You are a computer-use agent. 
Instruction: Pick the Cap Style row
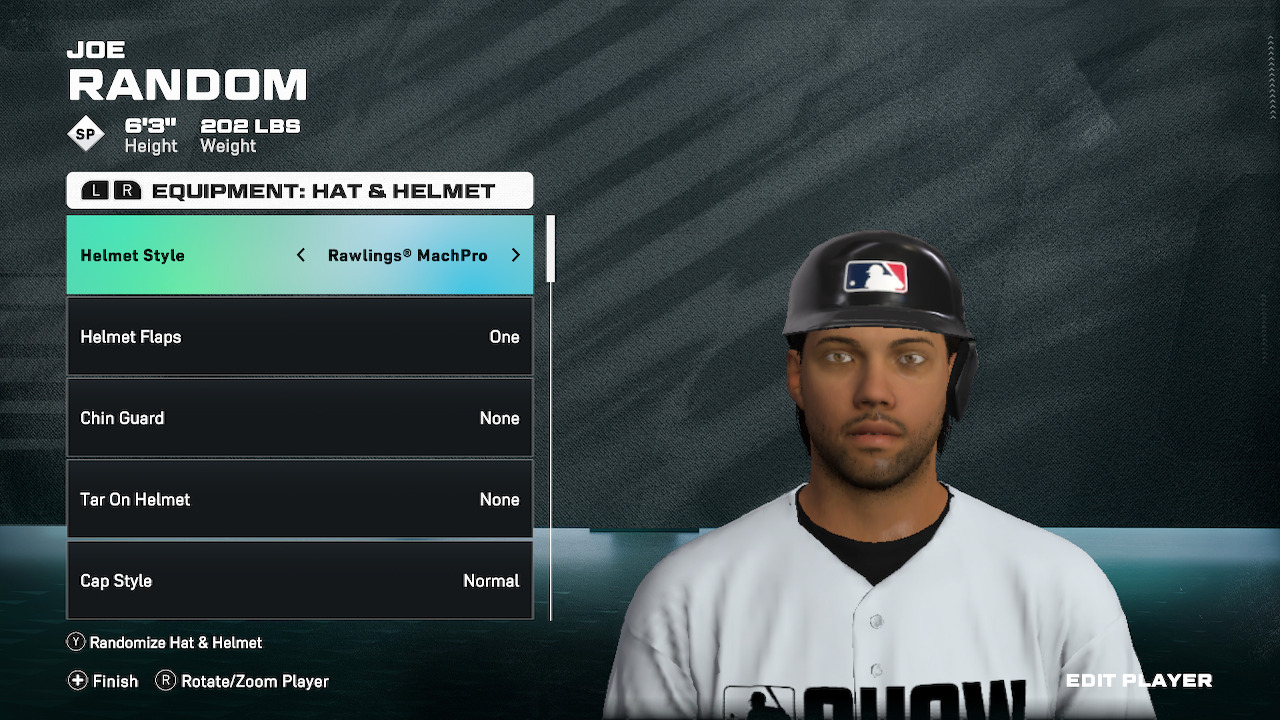tap(299, 580)
